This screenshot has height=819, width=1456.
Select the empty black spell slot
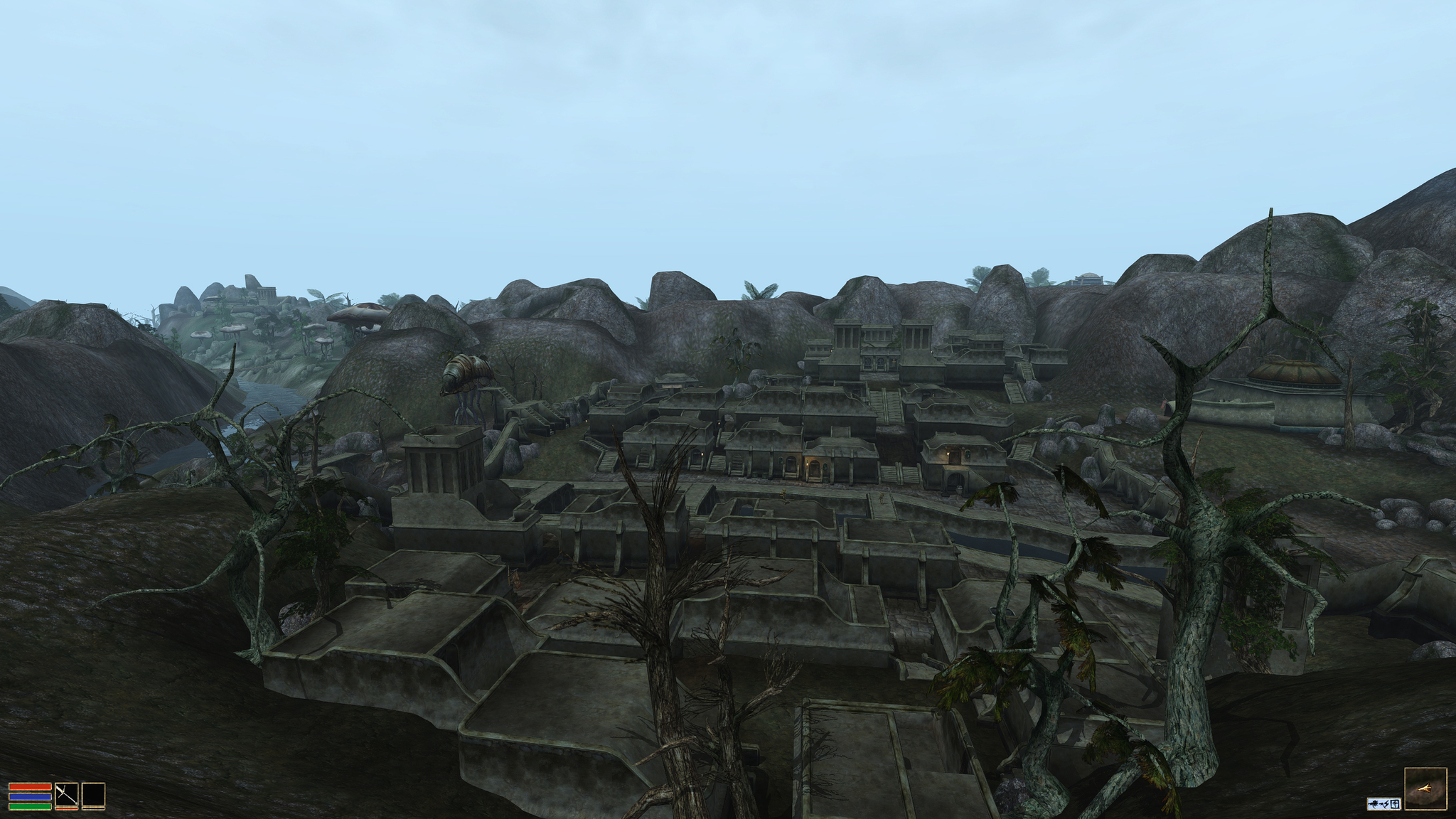(x=93, y=795)
